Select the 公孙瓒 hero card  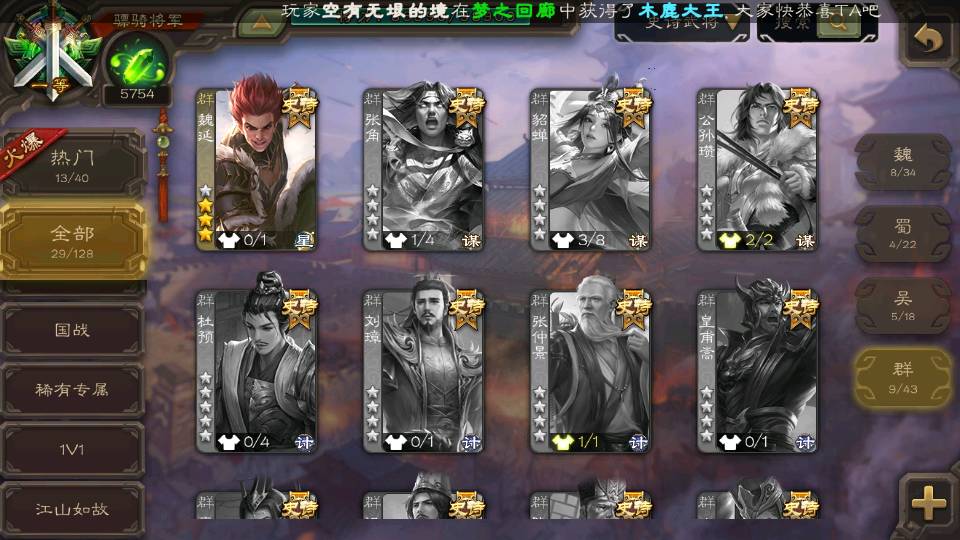point(757,167)
